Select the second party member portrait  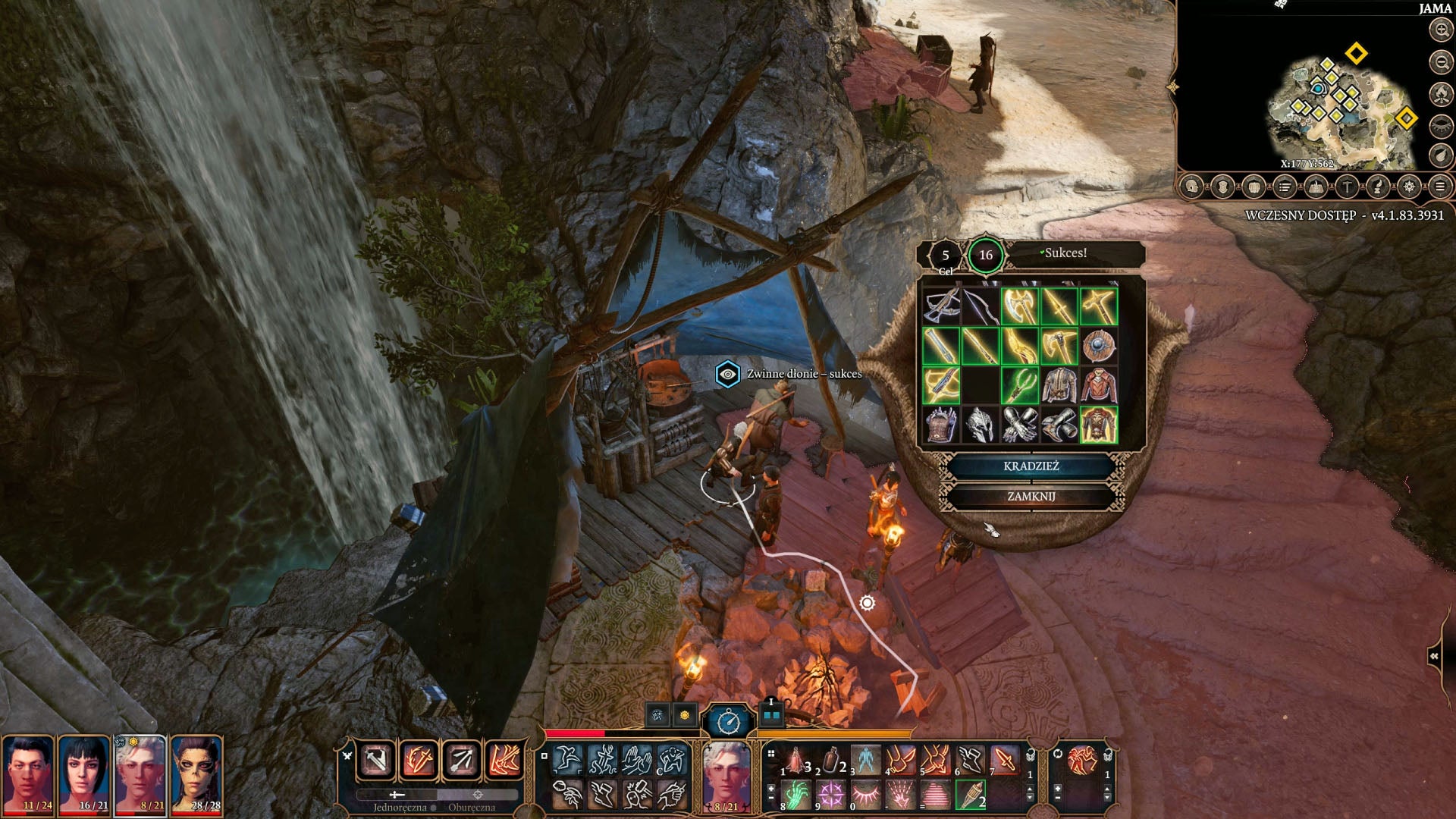point(83,775)
